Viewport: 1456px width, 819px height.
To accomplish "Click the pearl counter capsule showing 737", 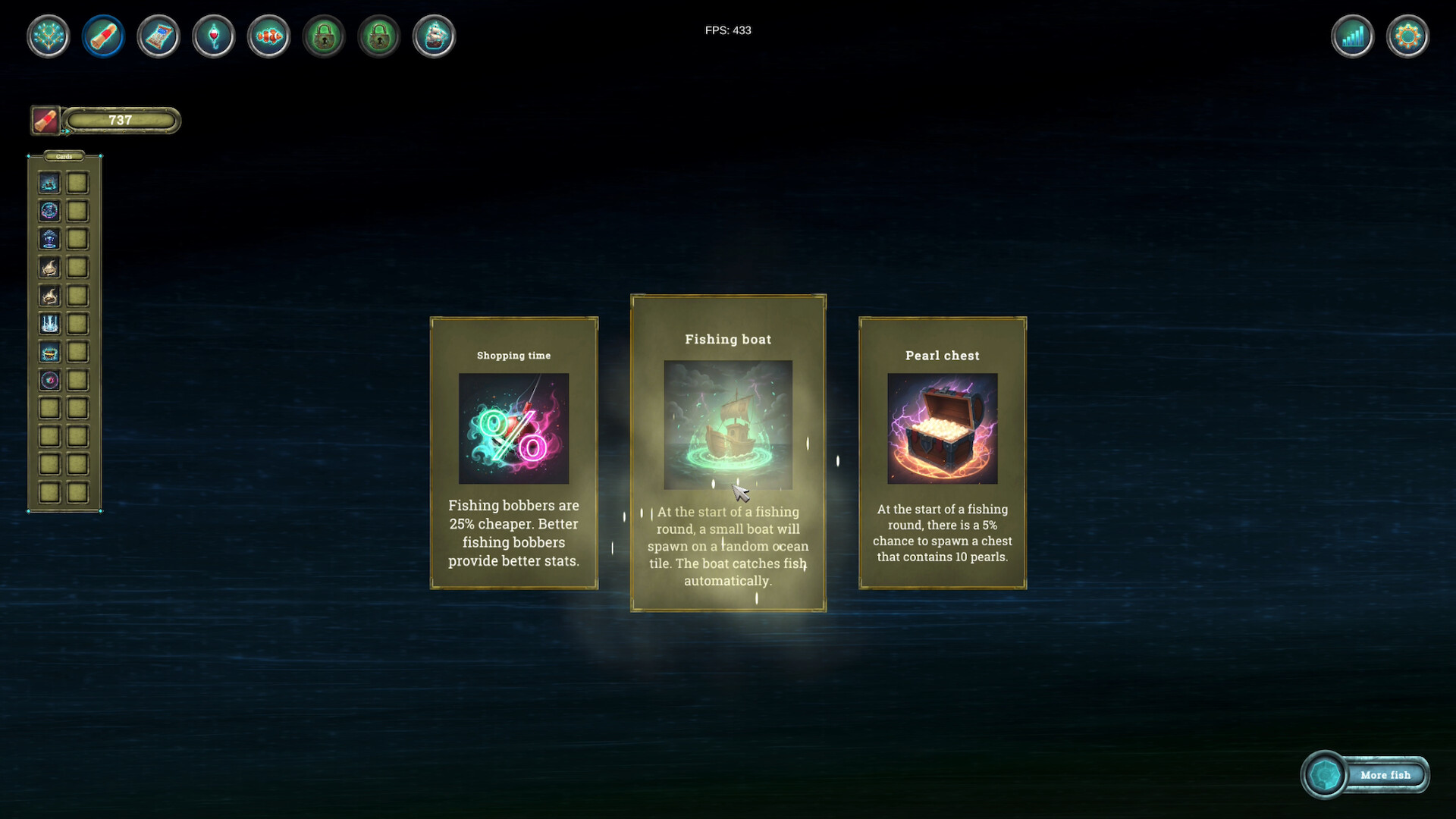I will 121,120.
